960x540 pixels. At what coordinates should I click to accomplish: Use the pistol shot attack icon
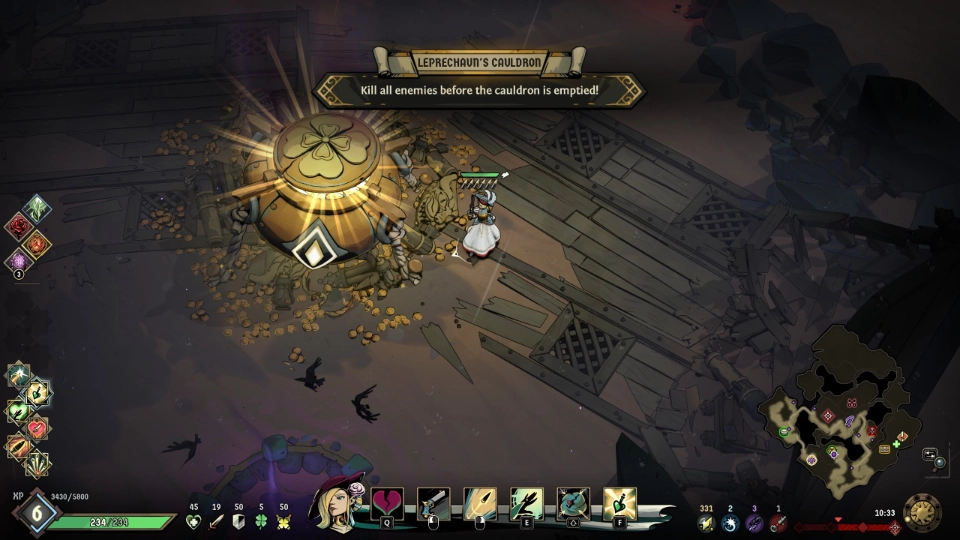433,503
